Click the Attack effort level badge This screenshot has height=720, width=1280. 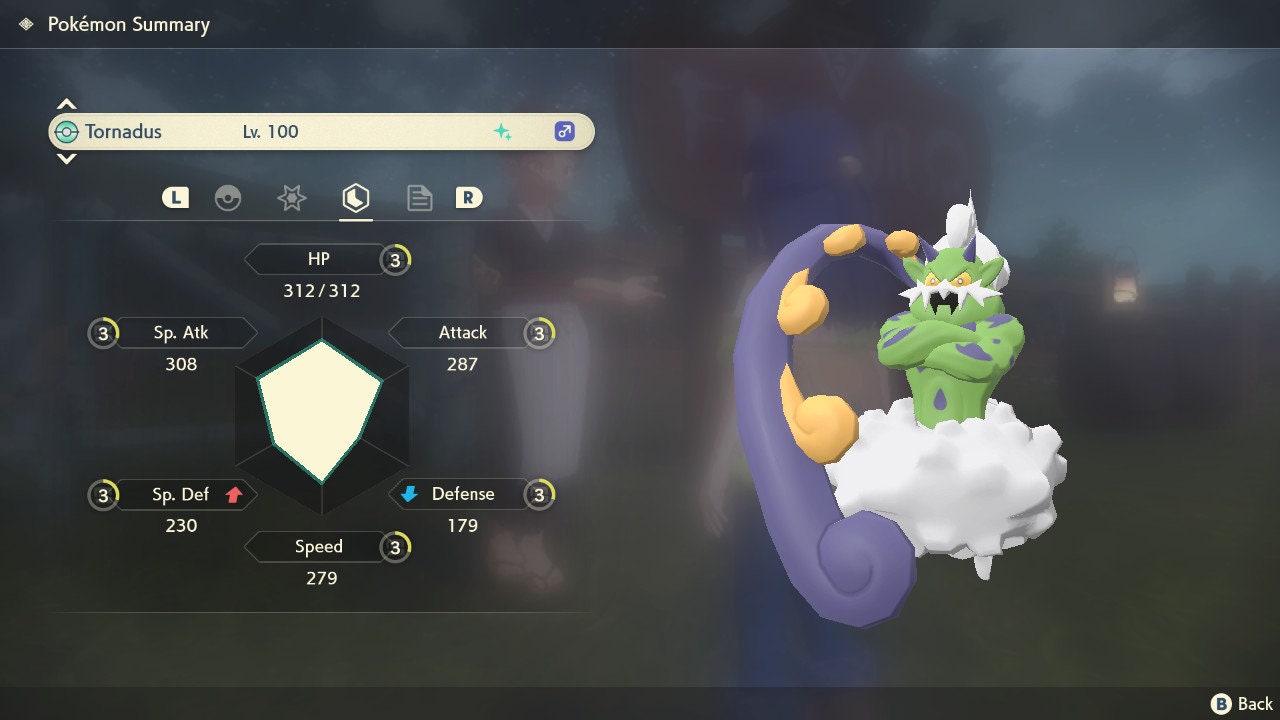540,333
